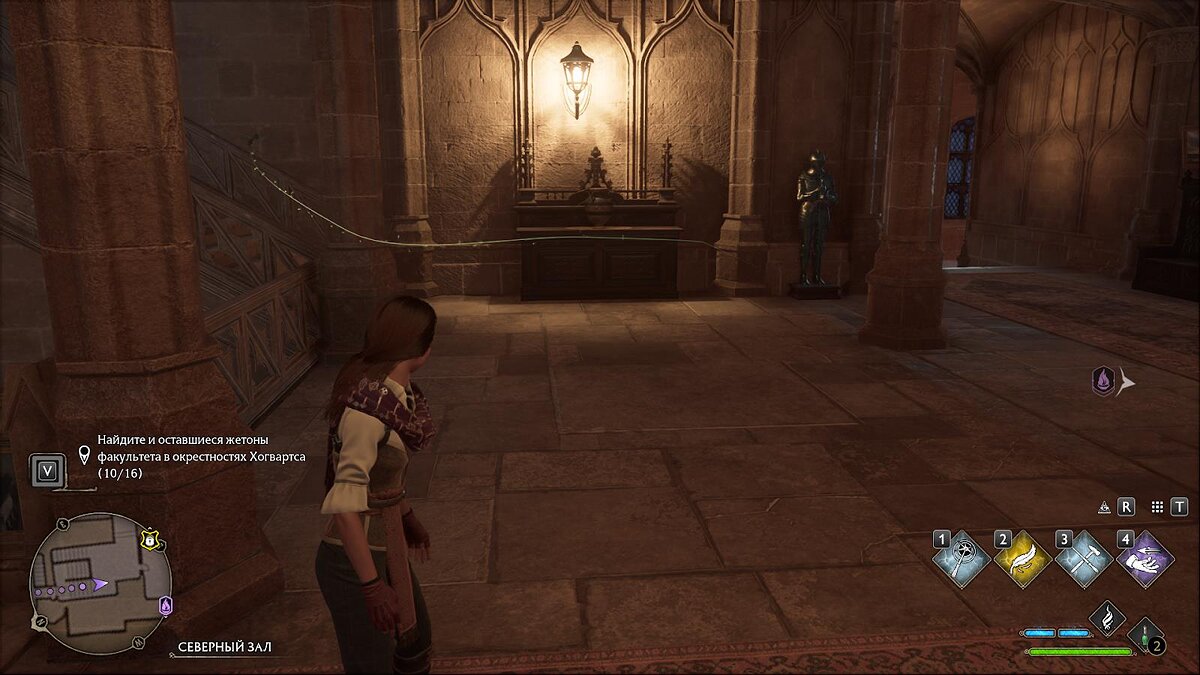Click the yellow padlock marker on minimap
The image size is (1200, 675).
150,539
